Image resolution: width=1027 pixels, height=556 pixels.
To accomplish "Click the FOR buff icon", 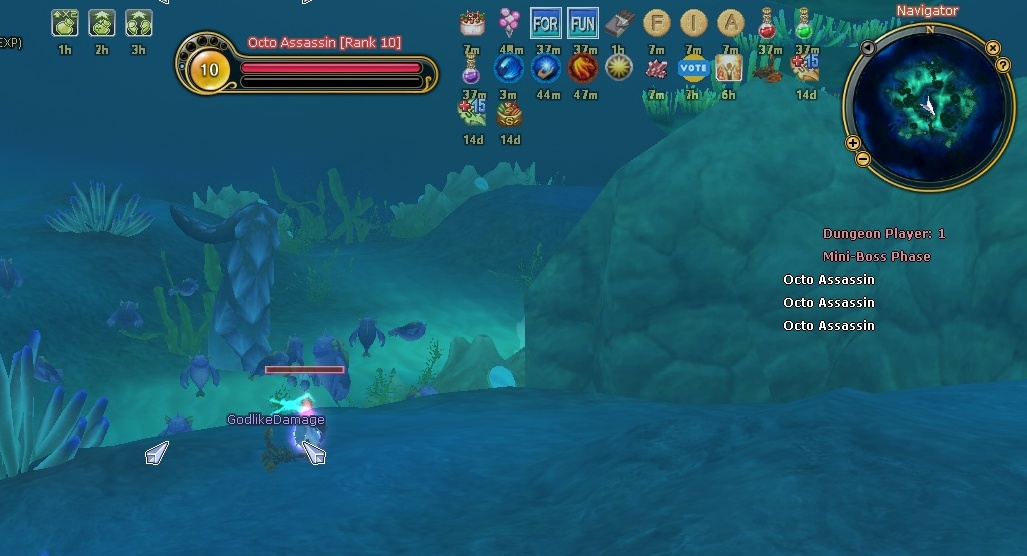I will pyautogui.click(x=546, y=22).
